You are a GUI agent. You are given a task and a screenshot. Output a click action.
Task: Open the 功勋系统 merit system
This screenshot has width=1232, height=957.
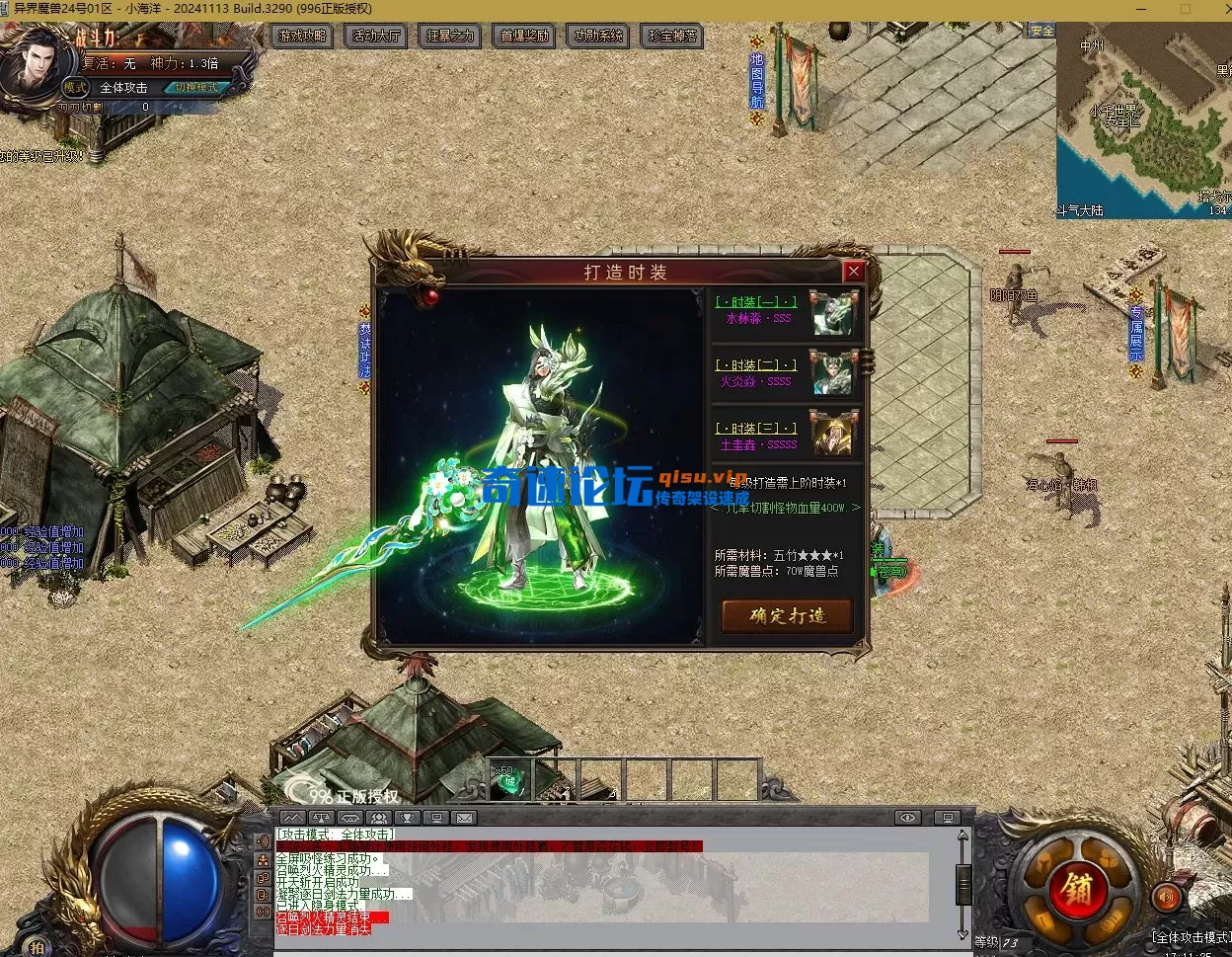tap(598, 36)
